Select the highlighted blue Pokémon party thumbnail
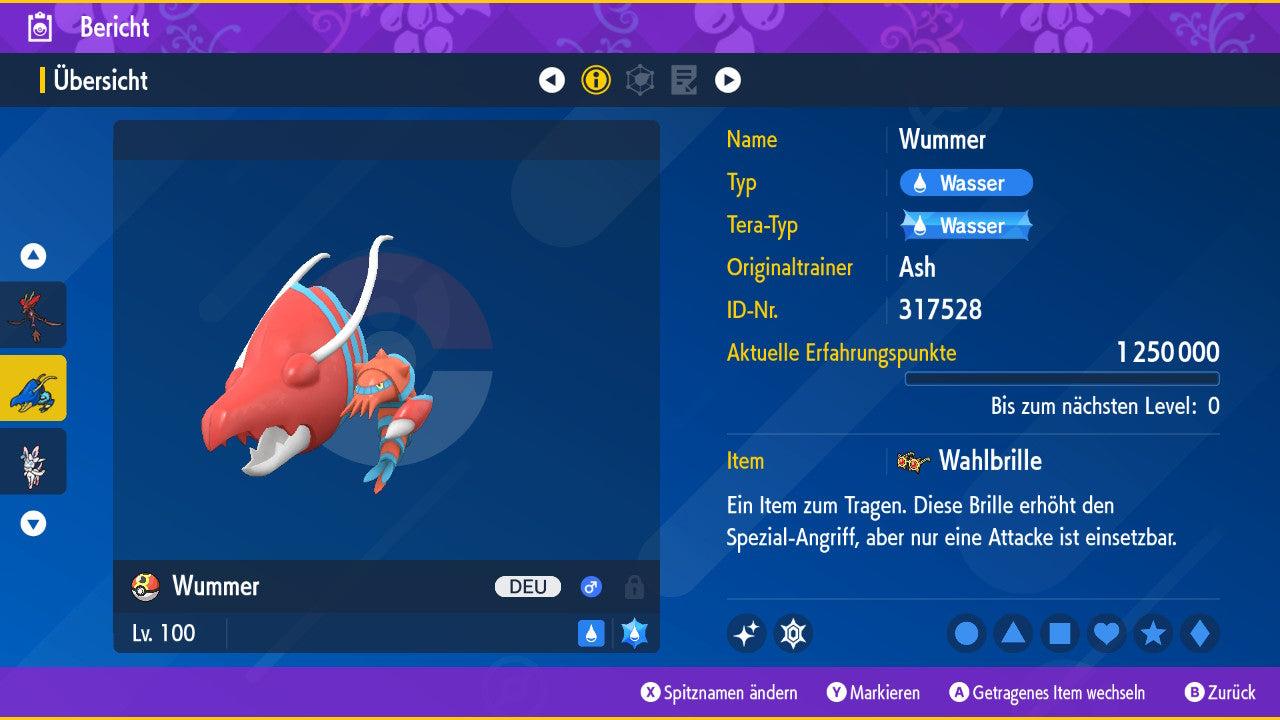The height and width of the screenshot is (720, 1280). pyautogui.click(x=33, y=388)
